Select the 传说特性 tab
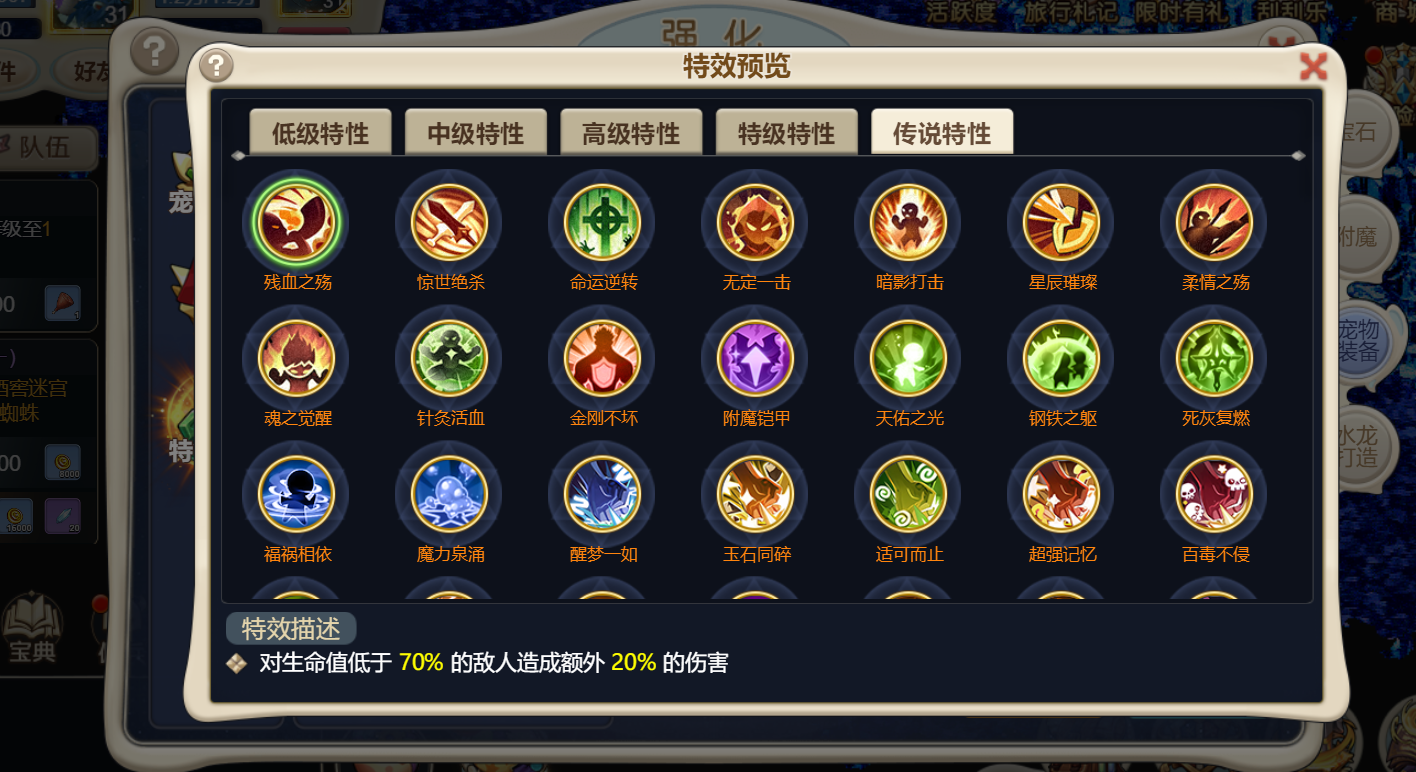 coord(942,133)
